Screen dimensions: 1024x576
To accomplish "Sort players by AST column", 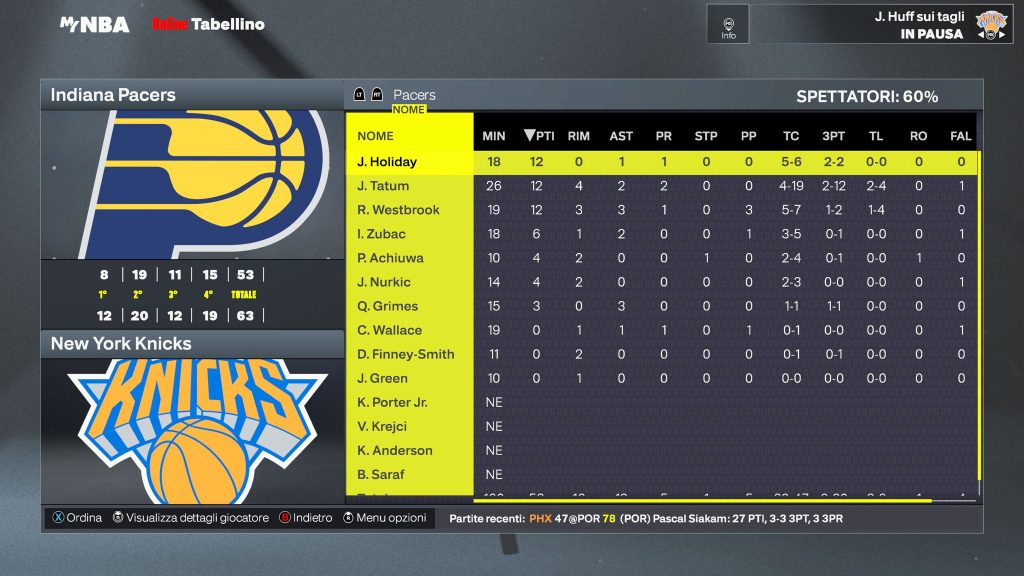I will pos(621,136).
